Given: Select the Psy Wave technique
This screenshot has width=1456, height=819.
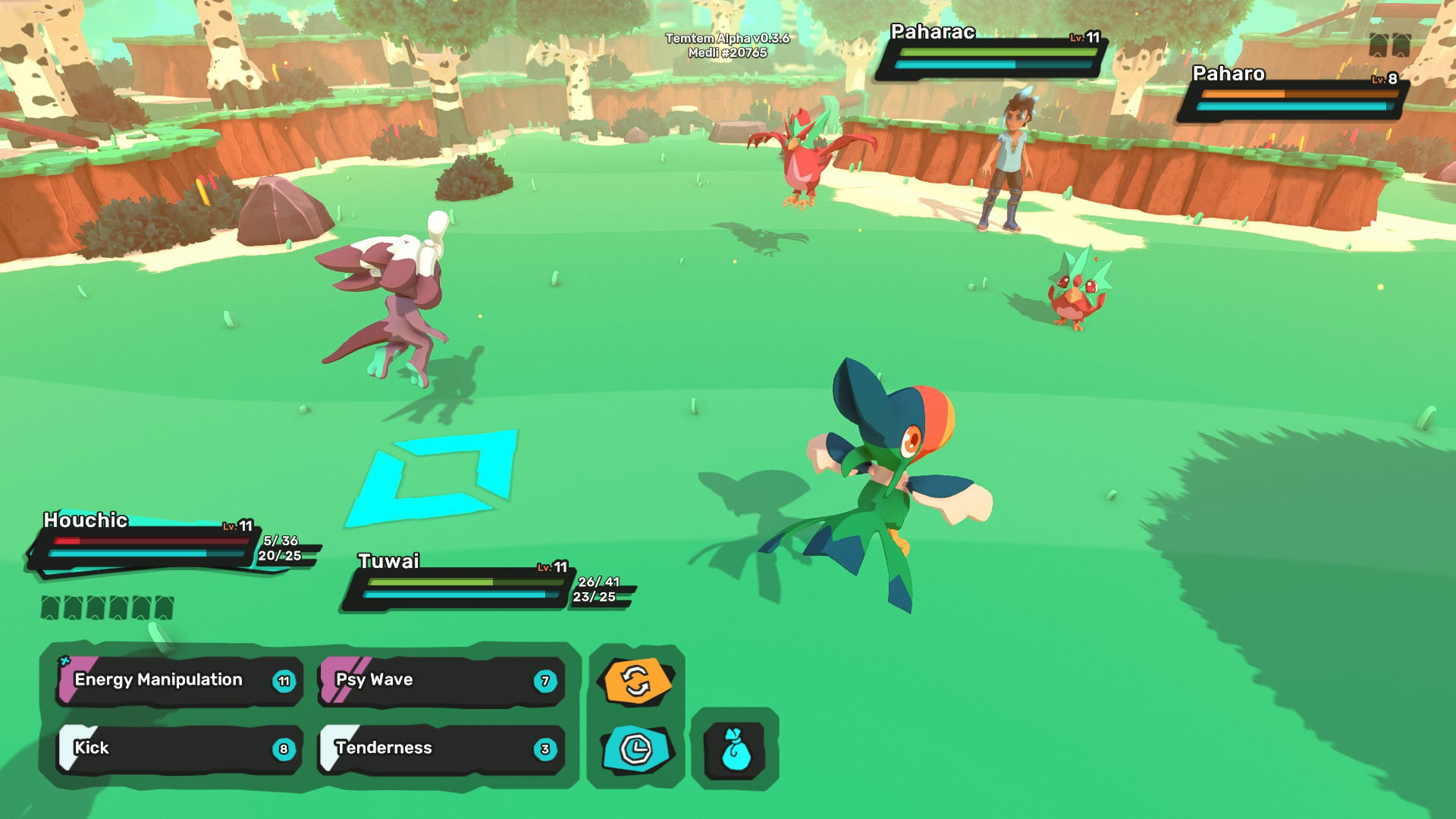Looking at the screenshot, I should click(441, 680).
